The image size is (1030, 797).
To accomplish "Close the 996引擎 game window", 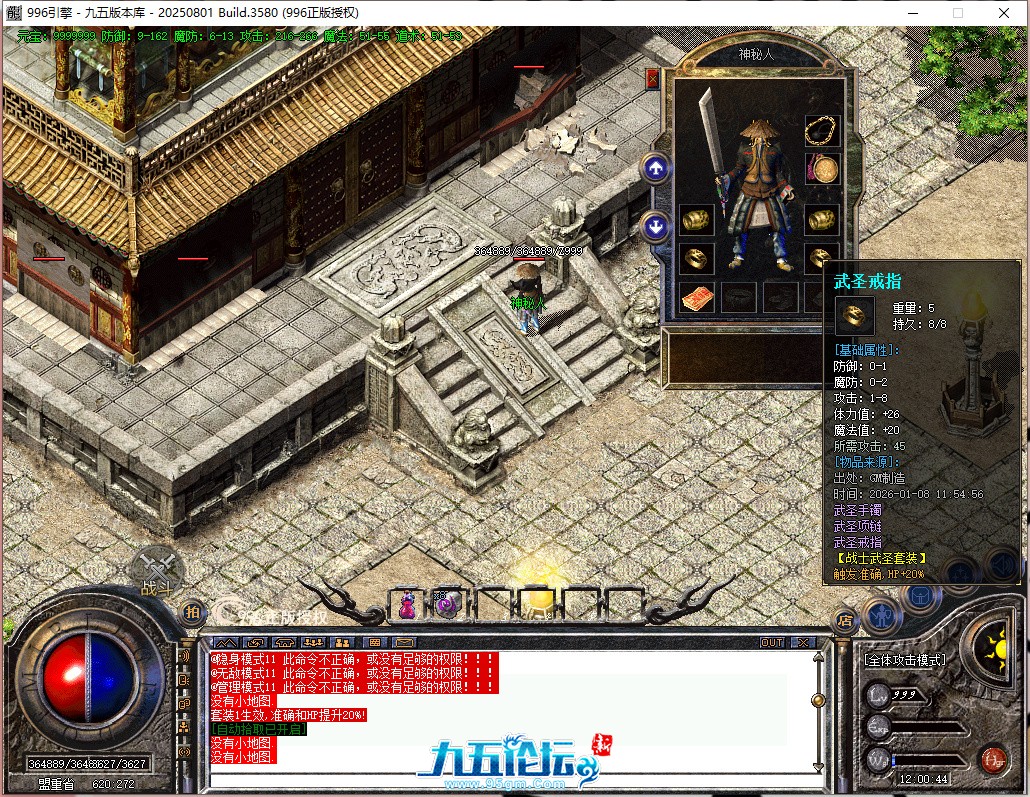I will [1004, 13].
